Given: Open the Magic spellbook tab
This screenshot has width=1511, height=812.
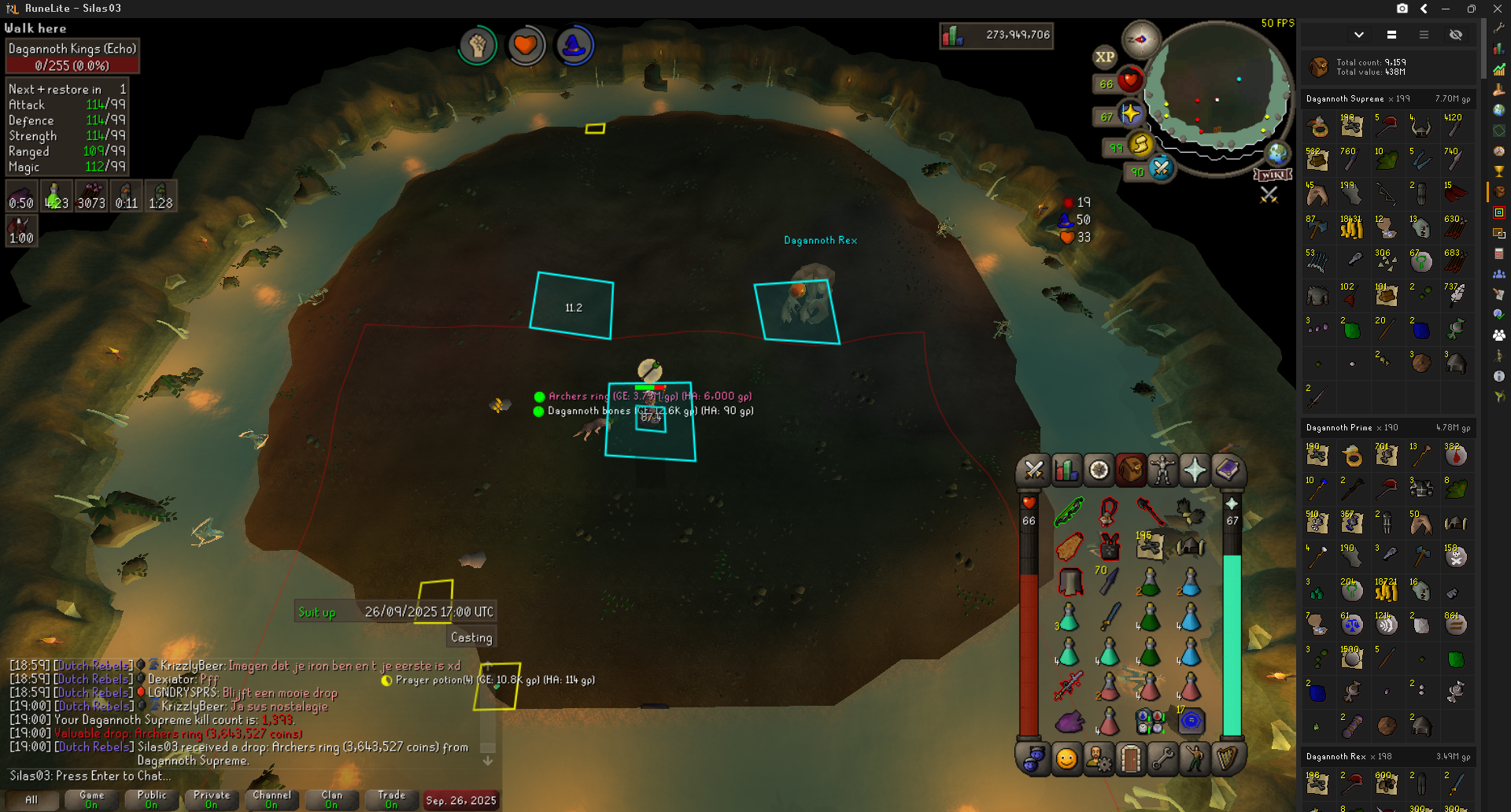Looking at the screenshot, I should point(1227,471).
